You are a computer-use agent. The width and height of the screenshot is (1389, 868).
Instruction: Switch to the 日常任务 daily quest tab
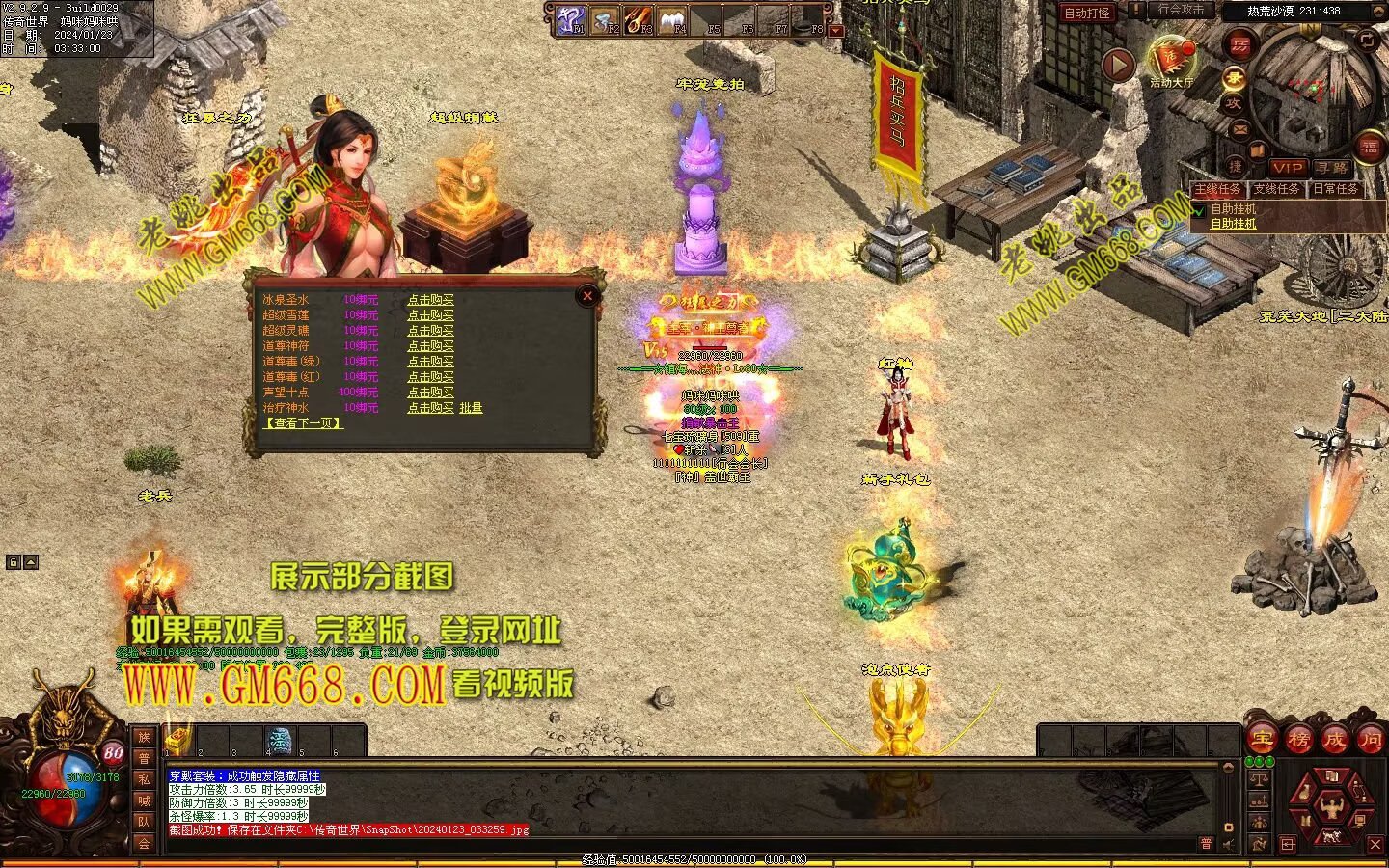point(1336,189)
